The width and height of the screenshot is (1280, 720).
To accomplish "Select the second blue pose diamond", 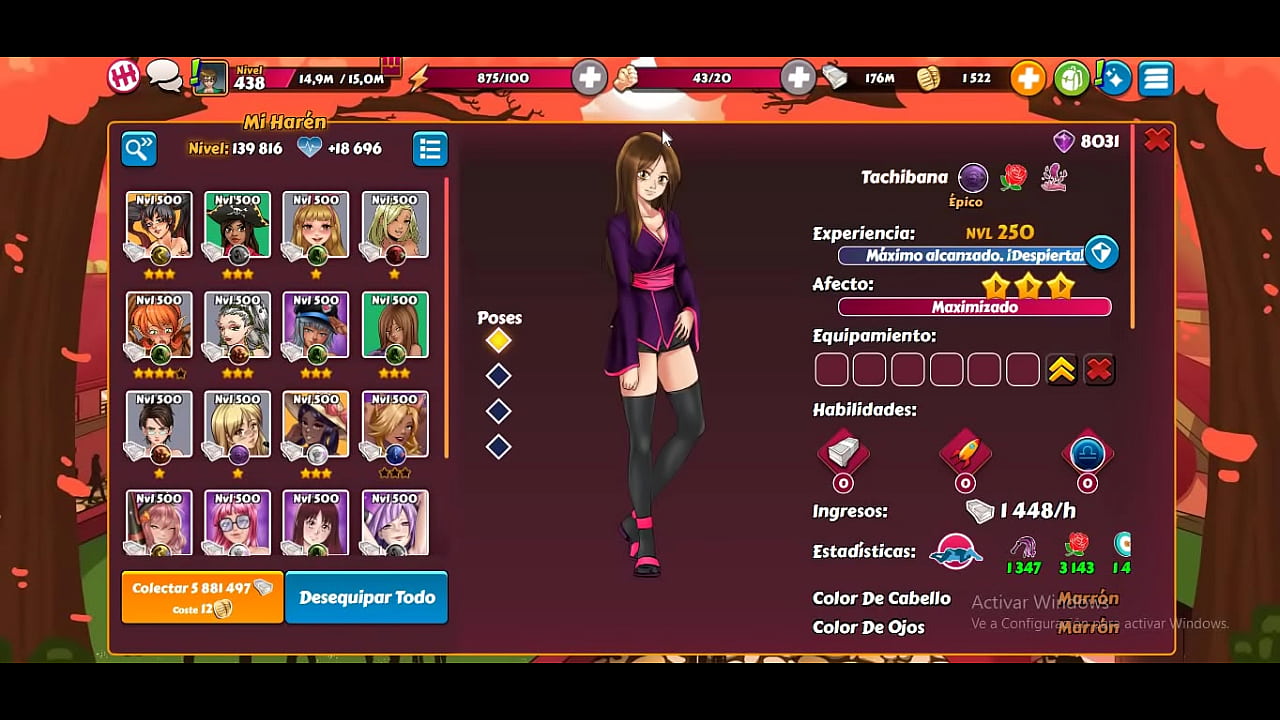I will coord(498,411).
